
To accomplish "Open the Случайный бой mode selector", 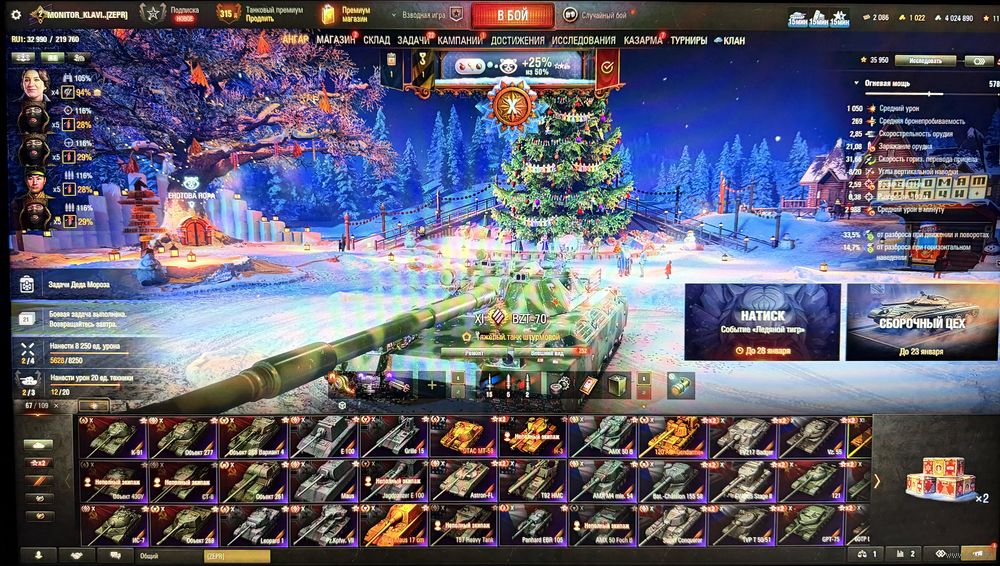I will (597, 15).
